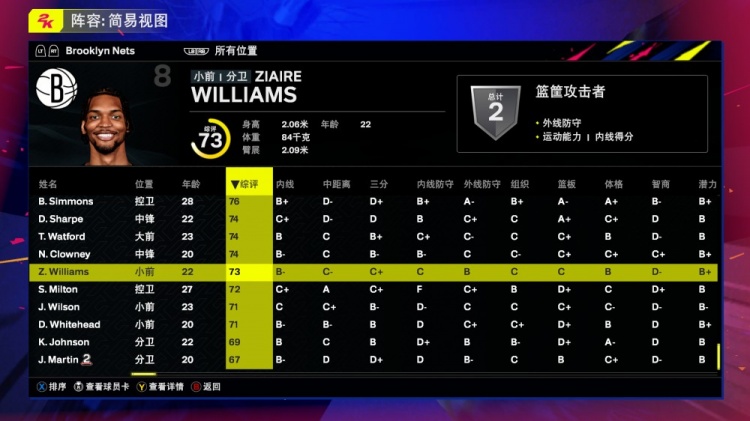The height and width of the screenshot is (421, 750).
Task: Pick N. Clowney from the roster
Action: [x=64, y=254]
